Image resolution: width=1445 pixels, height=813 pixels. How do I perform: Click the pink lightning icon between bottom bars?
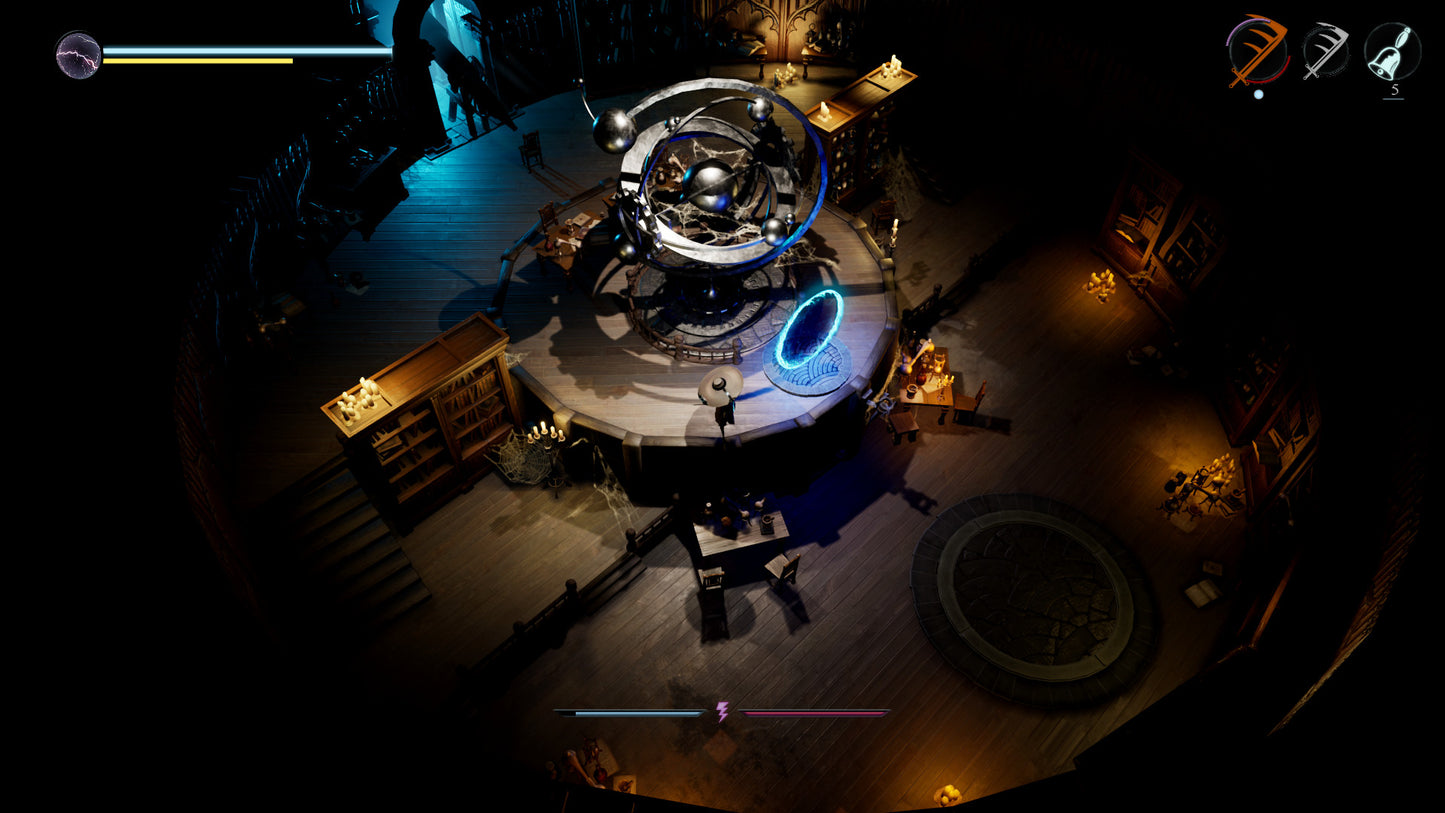[722, 714]
